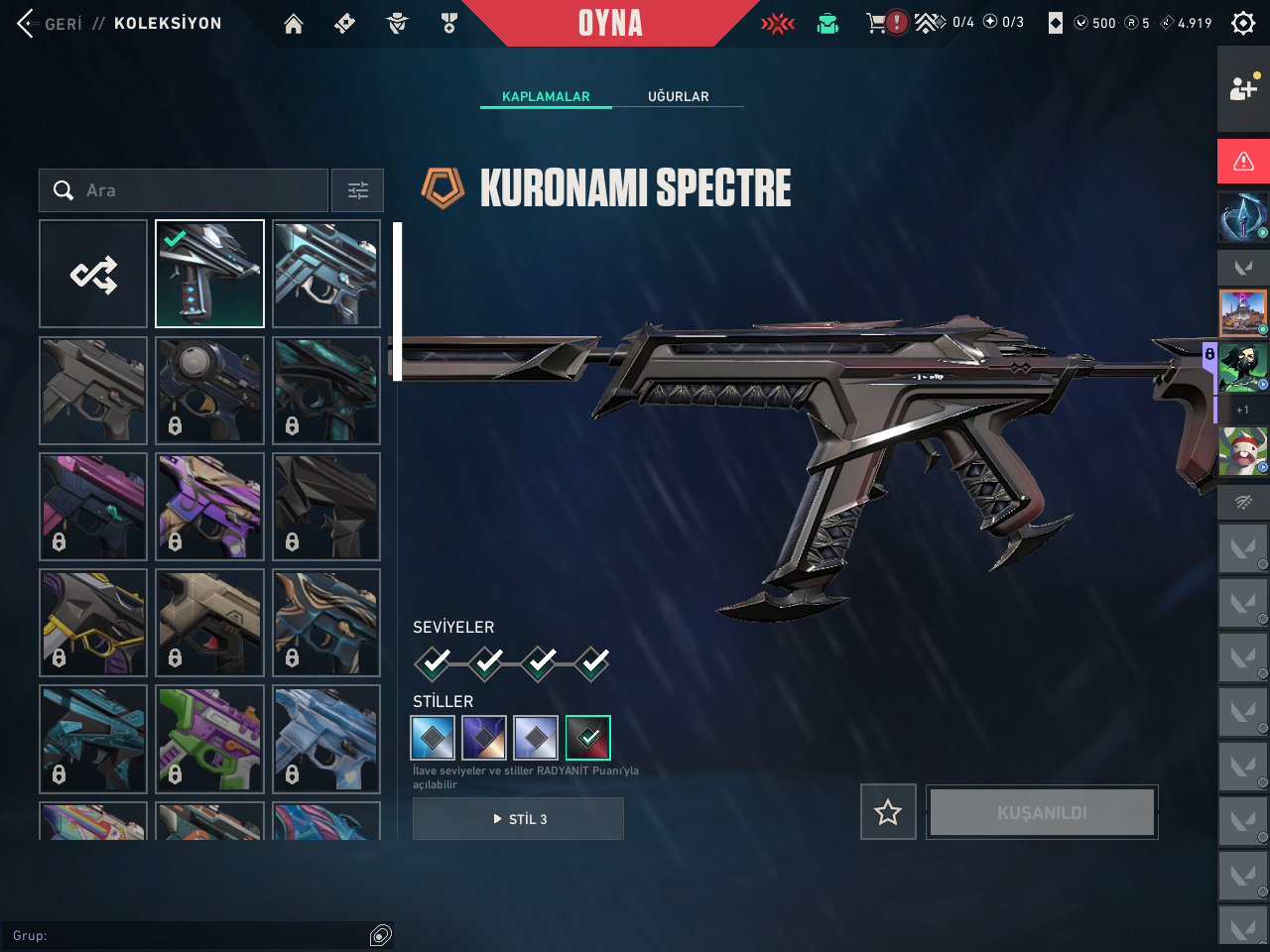Viewport: 1270px width, 952px height.
Task: Switch to the UĞURLAR tab
Action: [x=679, y=96]
